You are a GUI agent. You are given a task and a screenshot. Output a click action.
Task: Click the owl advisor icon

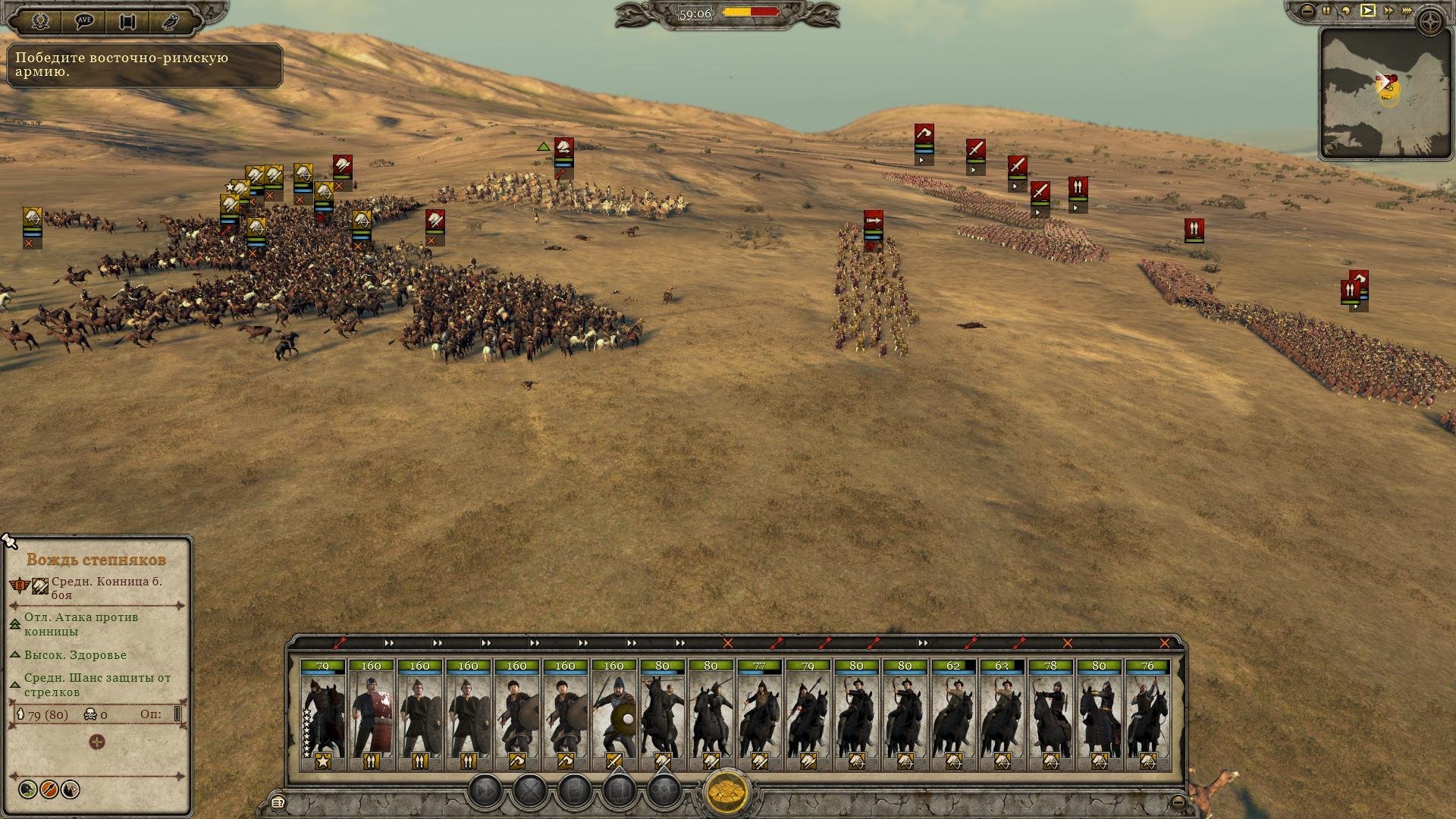(170, 20)
